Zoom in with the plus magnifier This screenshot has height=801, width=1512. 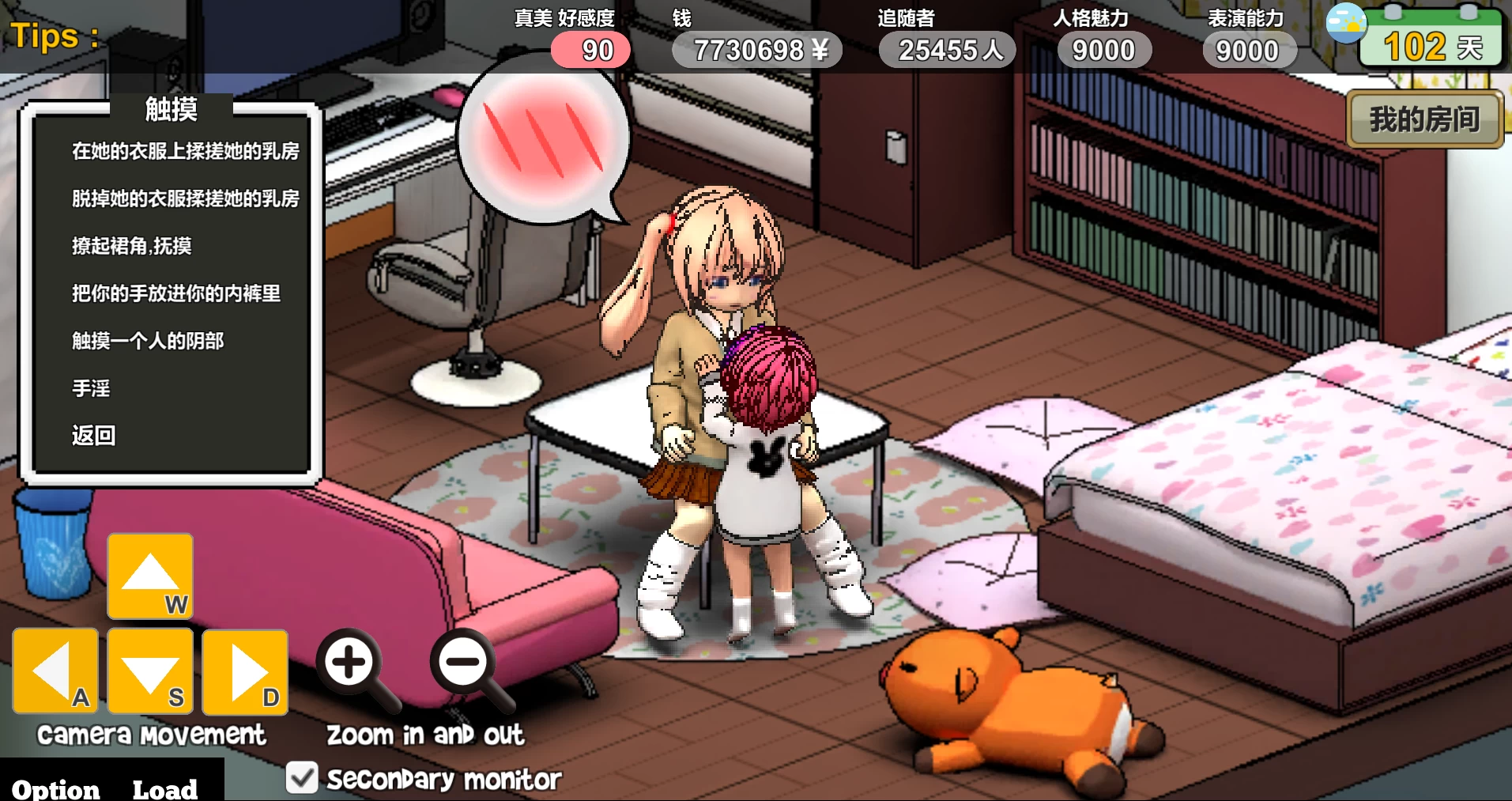(x=349, y=663)
